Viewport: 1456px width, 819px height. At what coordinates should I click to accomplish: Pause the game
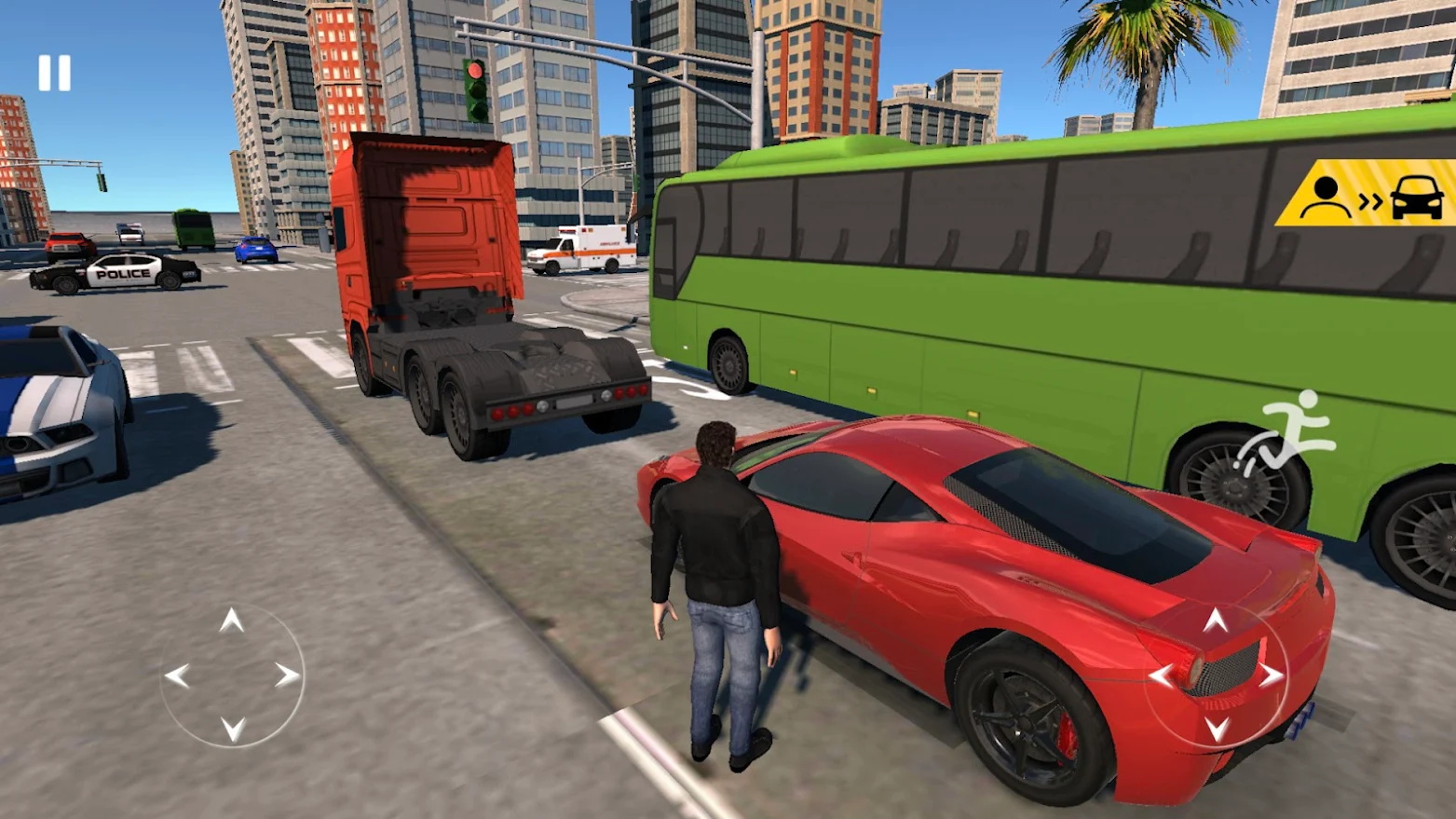coord(54,73)
